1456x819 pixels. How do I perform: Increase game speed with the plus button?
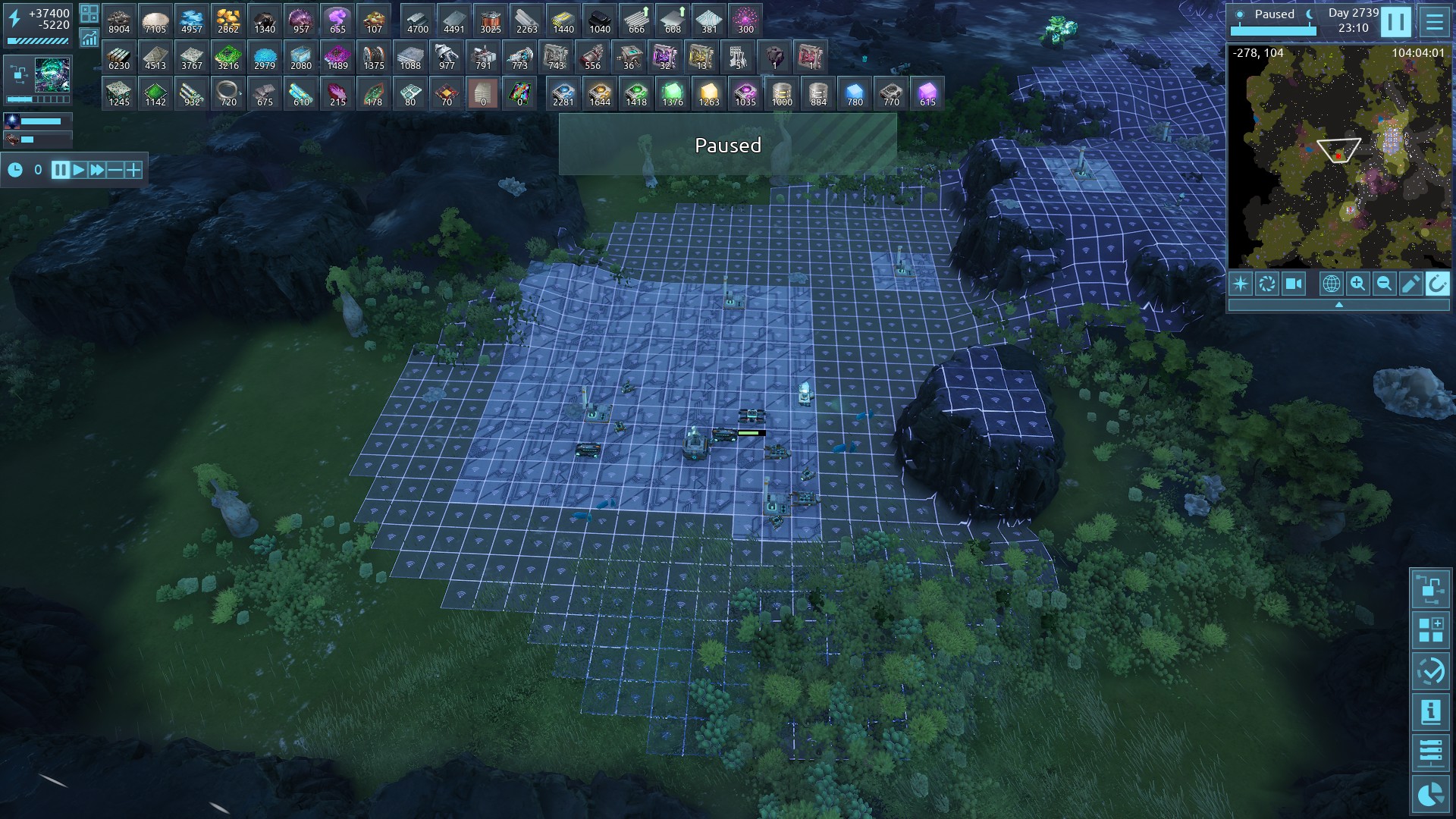(133, 170)
